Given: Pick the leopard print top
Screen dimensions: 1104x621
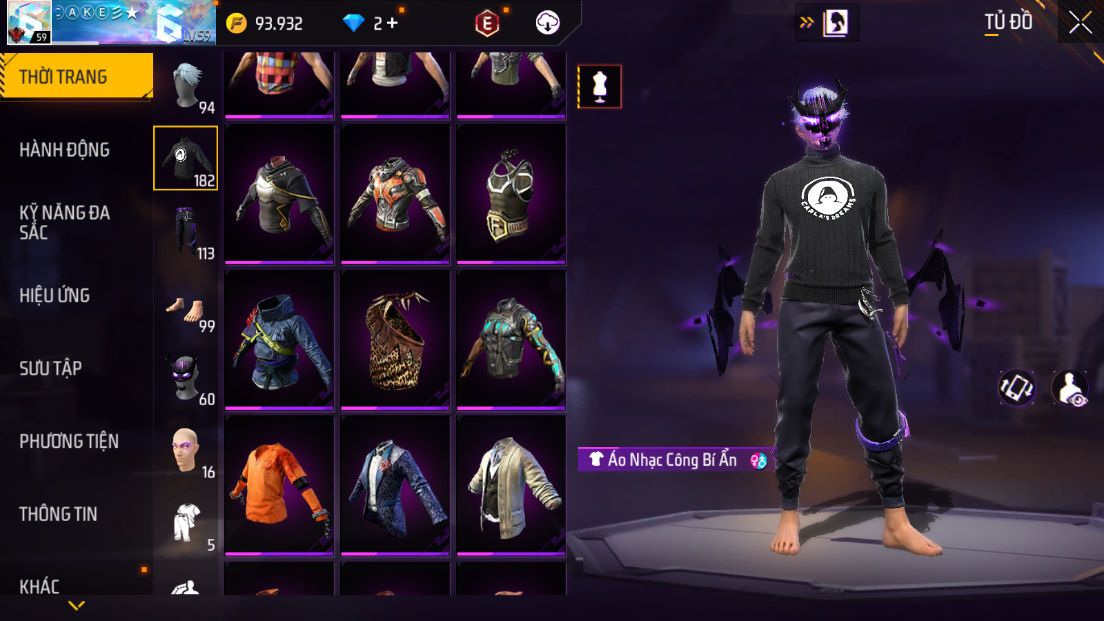Looking at the screenshot, I should tap(395, 338).
